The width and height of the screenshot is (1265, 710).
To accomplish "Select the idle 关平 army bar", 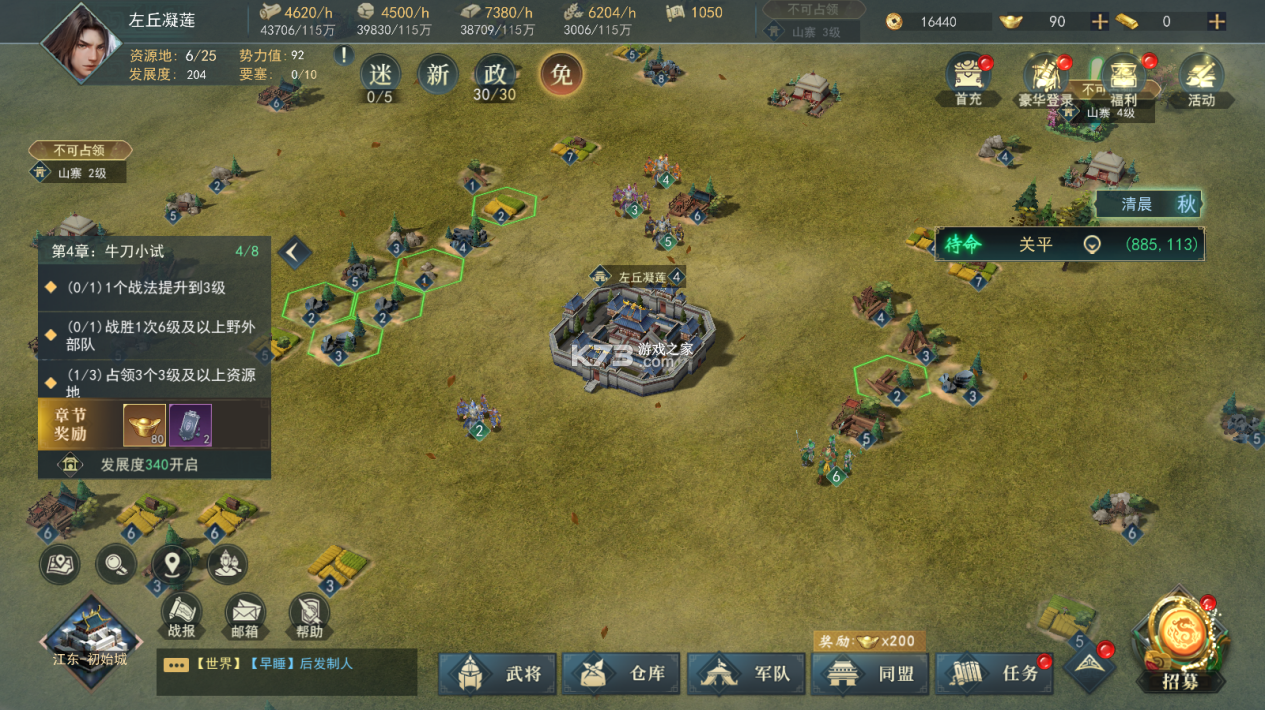I will click(x=1068, y=244).
